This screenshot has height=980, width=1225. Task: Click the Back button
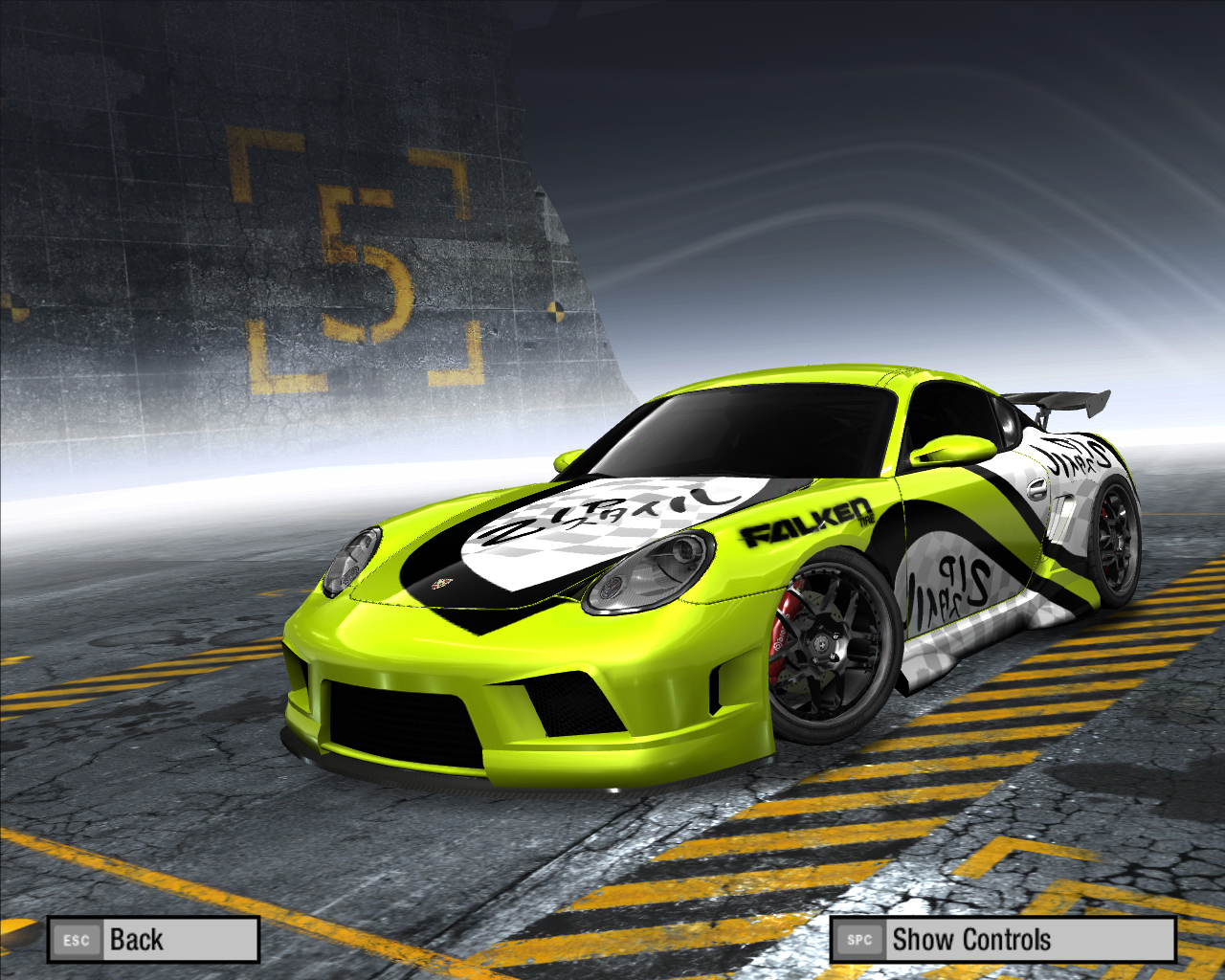point(153,940)
